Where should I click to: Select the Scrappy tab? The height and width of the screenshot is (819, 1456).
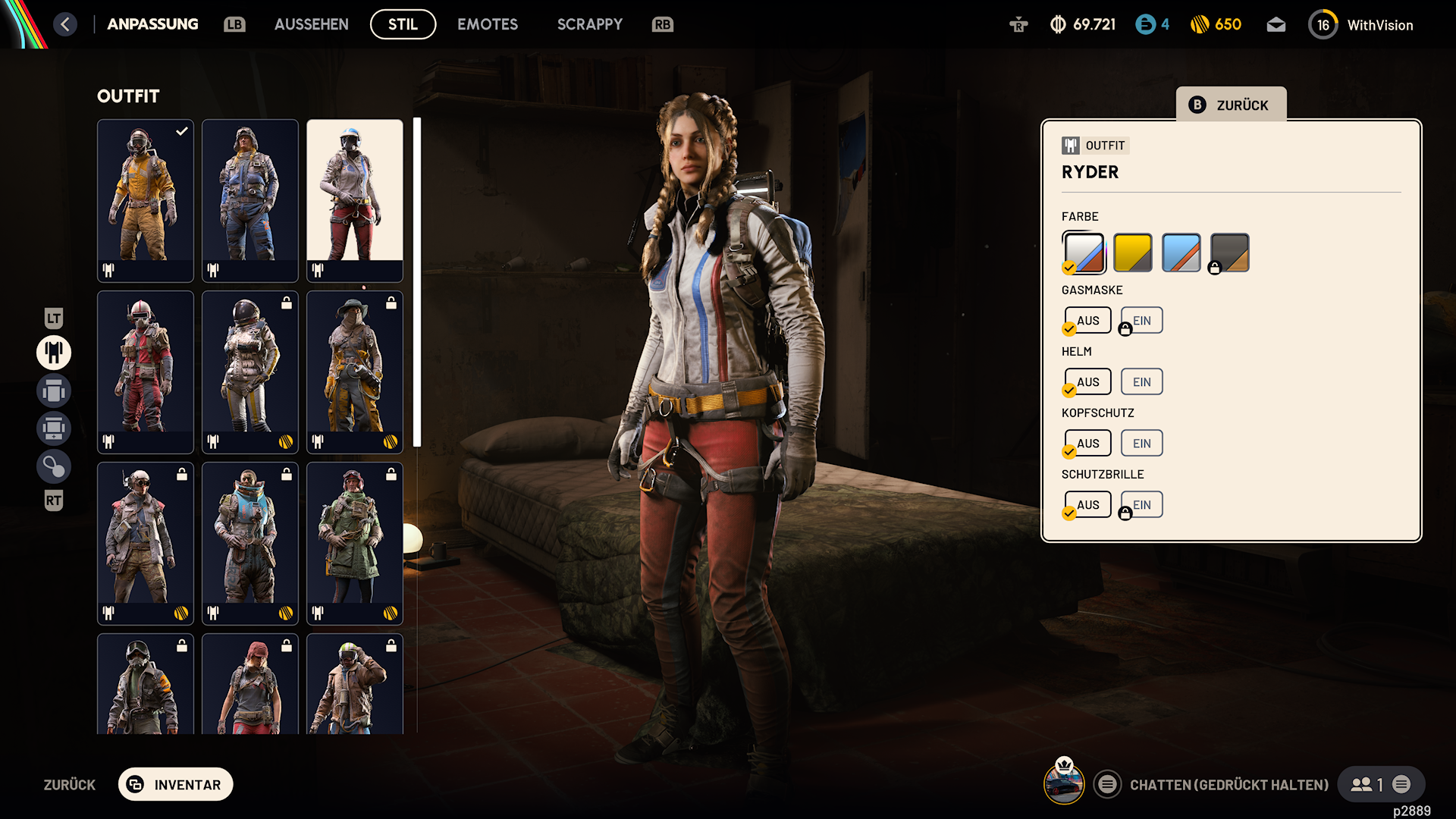coord(589,24)
